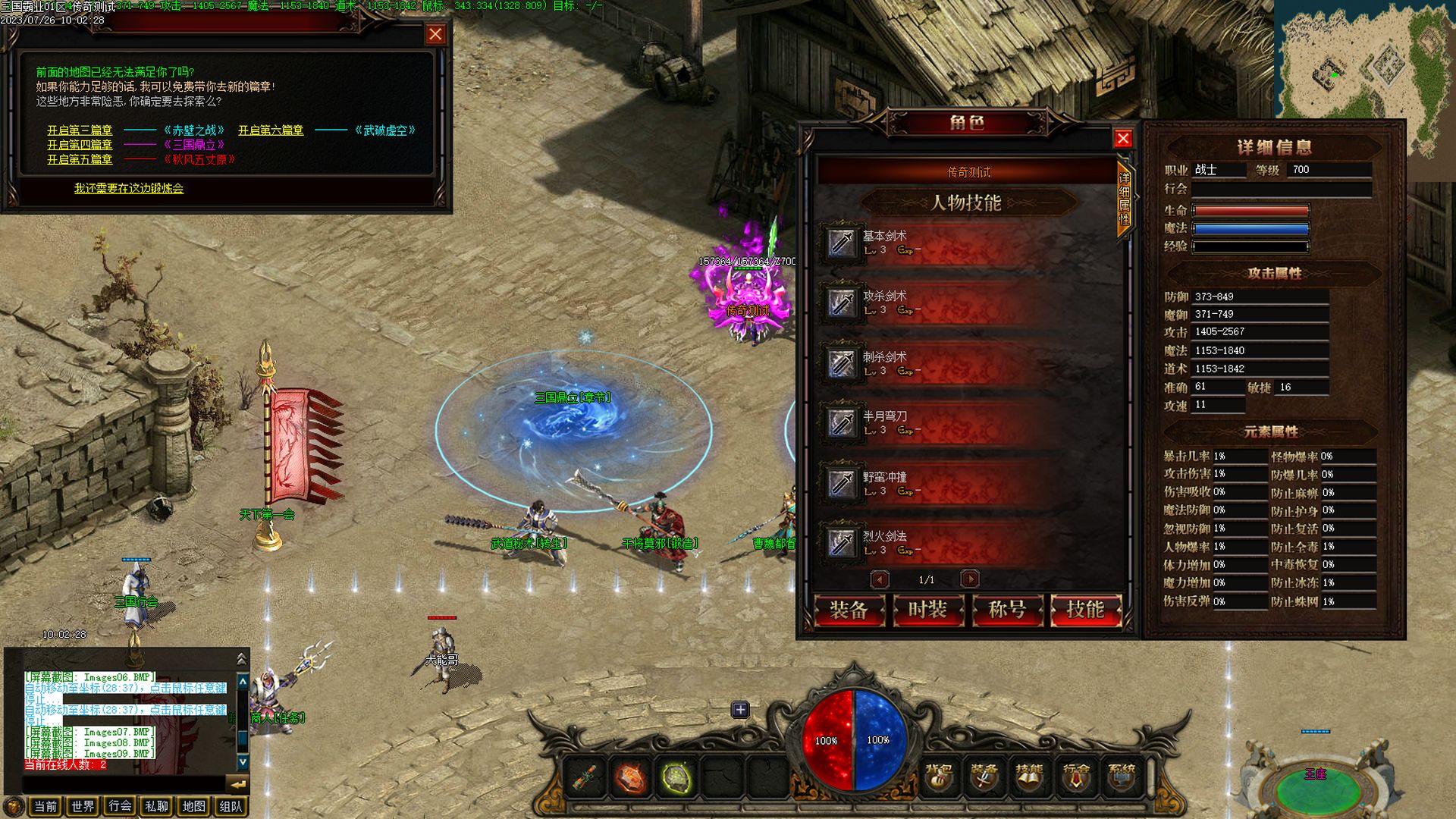Toggle the 详细属性 side tab
The width and height of the screenshot is (1456, 819).
point(1125,199)
